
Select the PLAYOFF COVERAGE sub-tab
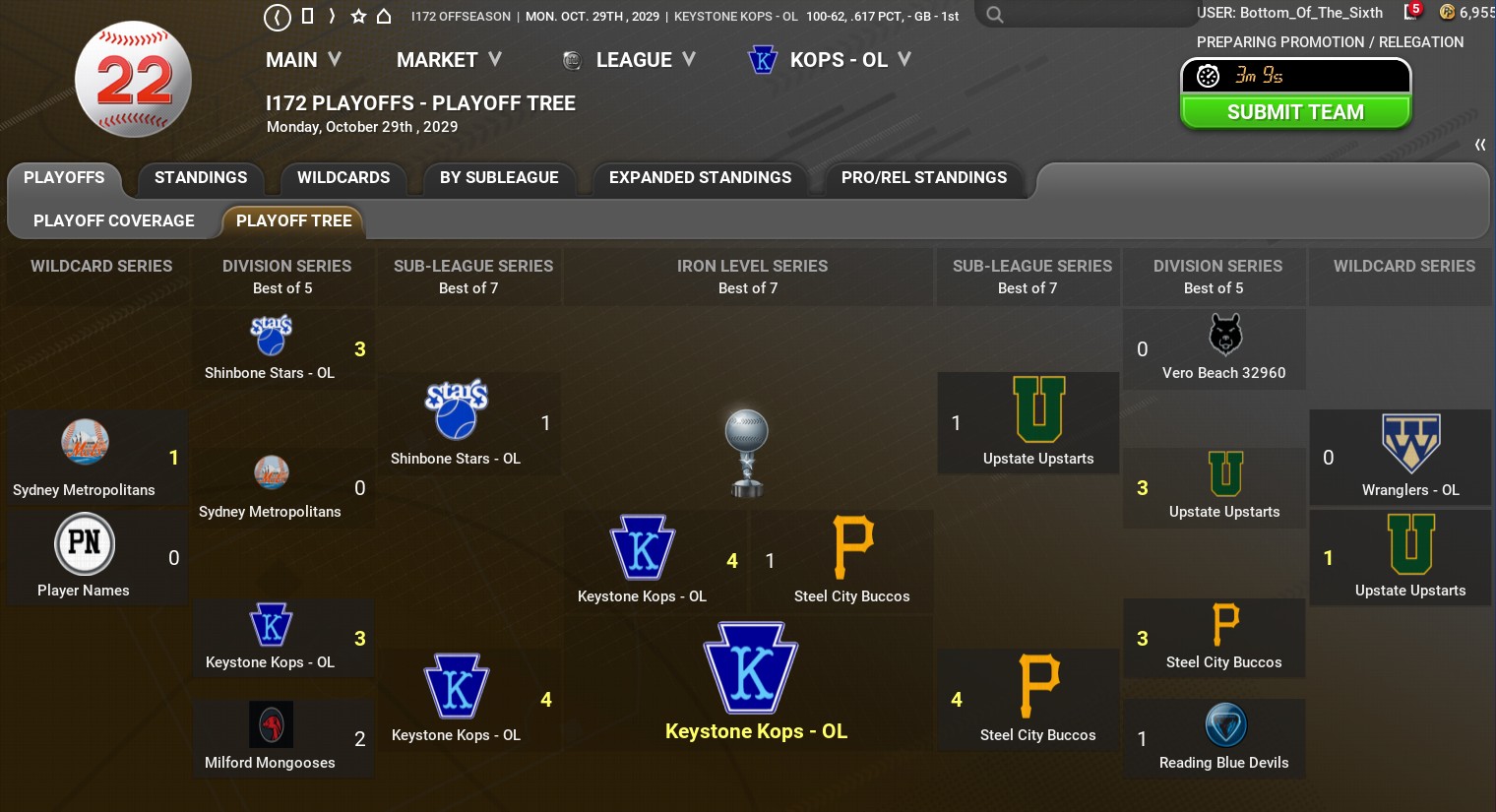pyautogui.click(x=114, y=221)
